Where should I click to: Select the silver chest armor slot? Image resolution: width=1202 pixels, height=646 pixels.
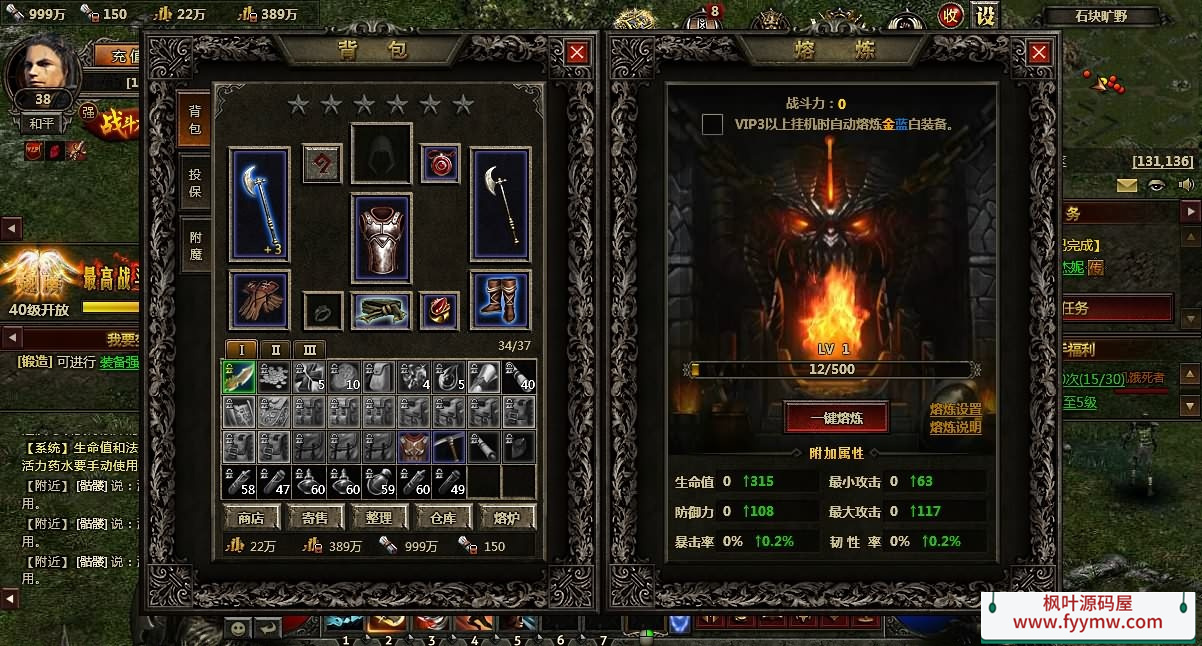[x=381, y=238]
